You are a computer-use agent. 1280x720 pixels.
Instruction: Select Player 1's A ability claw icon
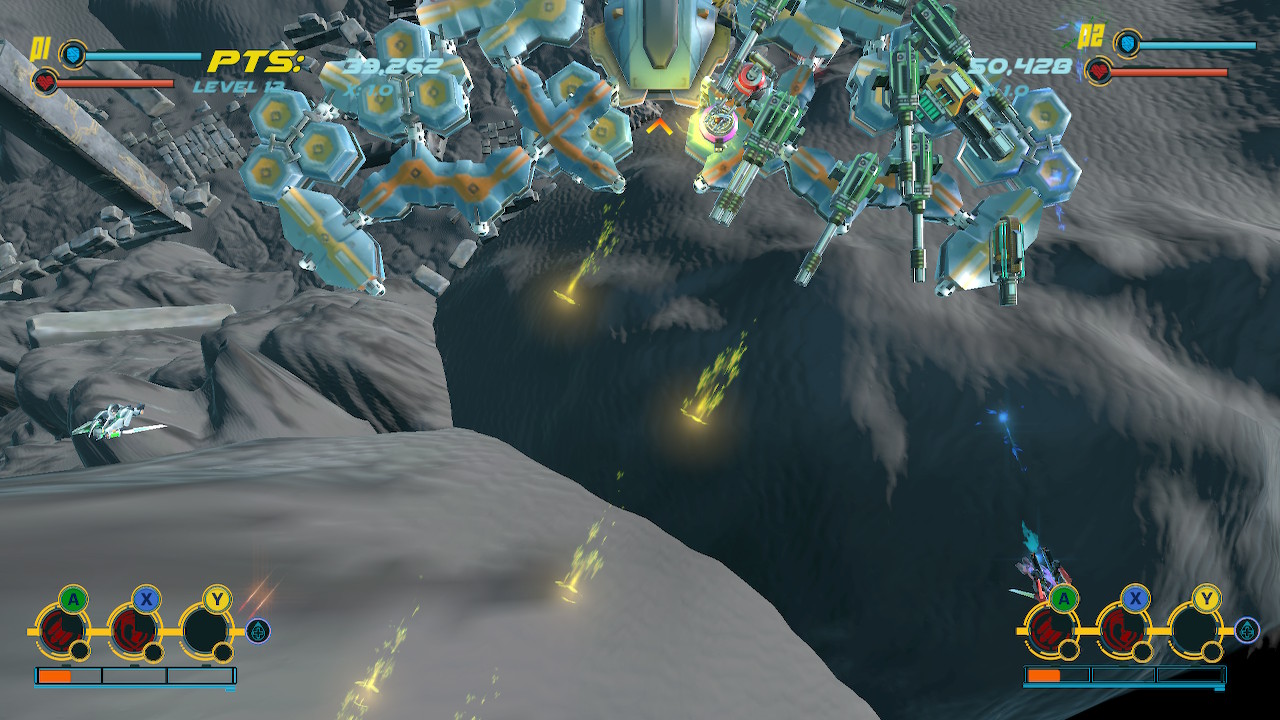[61, 630]
